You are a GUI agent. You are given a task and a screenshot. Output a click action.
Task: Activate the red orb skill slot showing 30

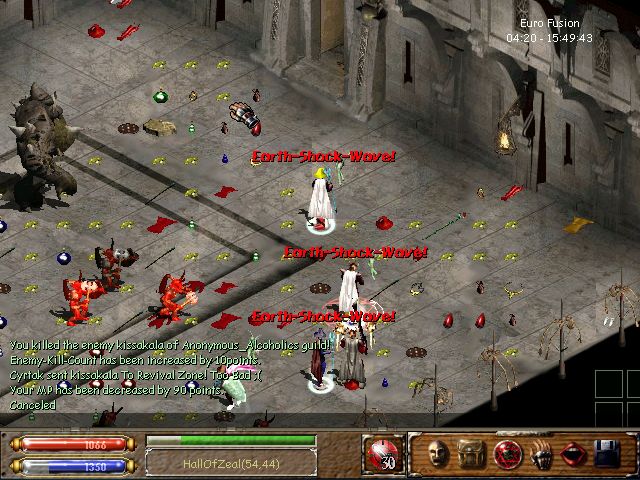pos(381,454)
